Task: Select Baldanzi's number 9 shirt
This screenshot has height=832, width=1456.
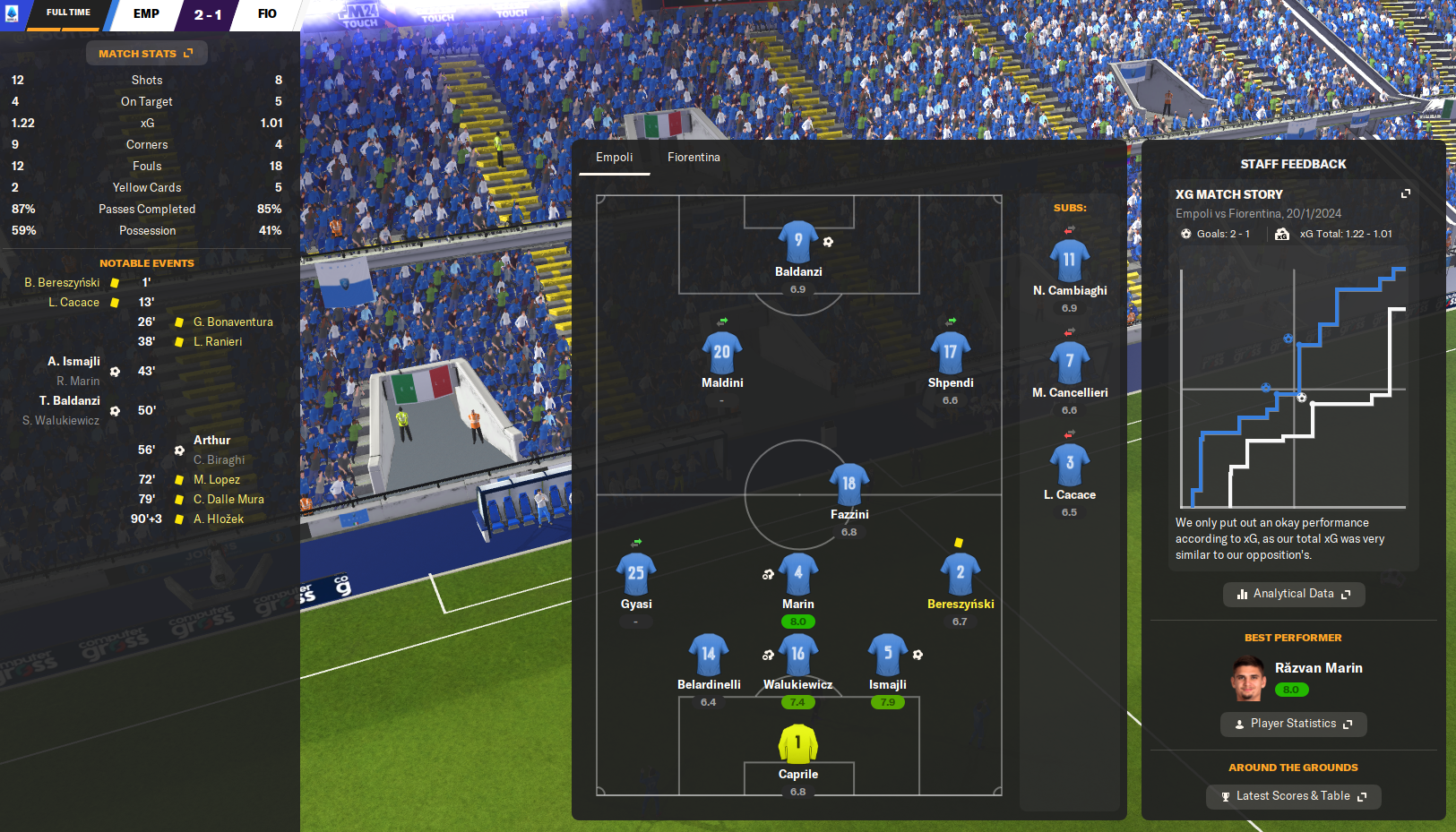Action: (x=797, y=241)
